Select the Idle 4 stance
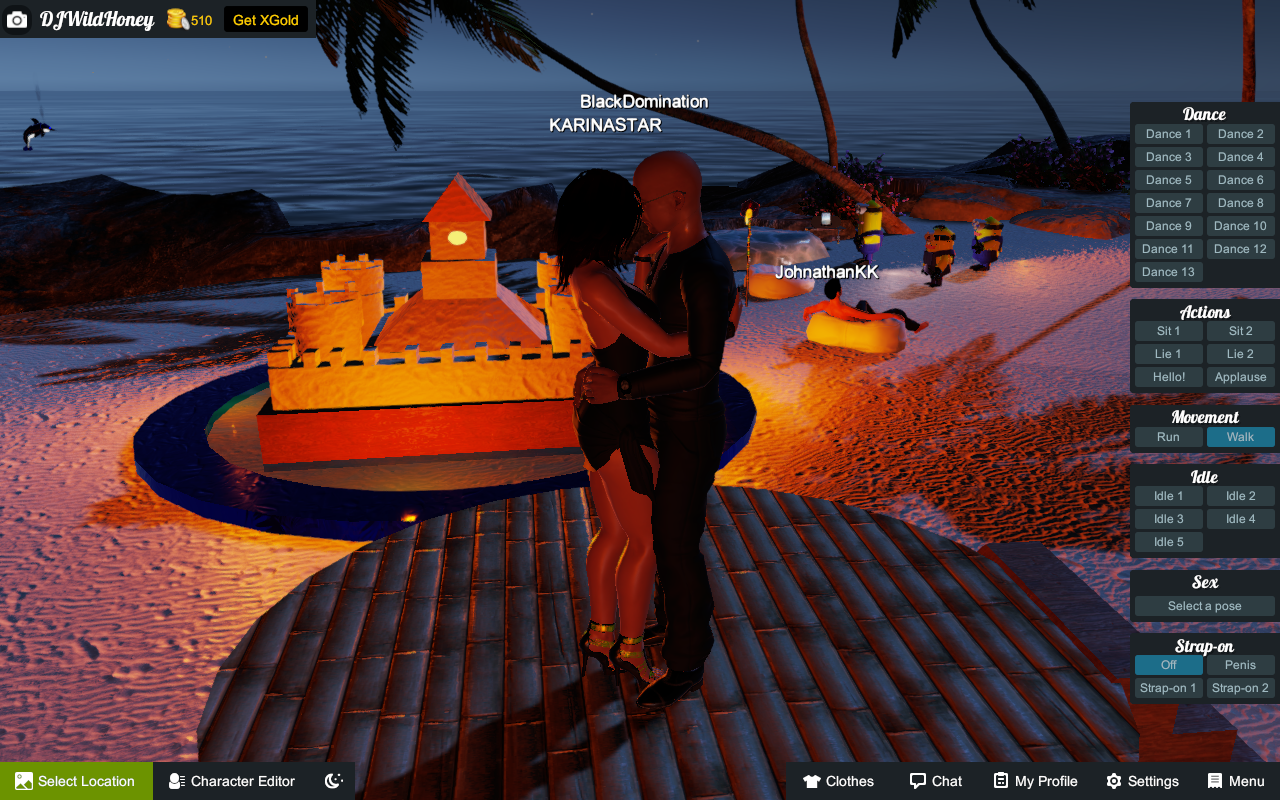The height and width of the screenshot is (800, 1280). (1240, 519)
